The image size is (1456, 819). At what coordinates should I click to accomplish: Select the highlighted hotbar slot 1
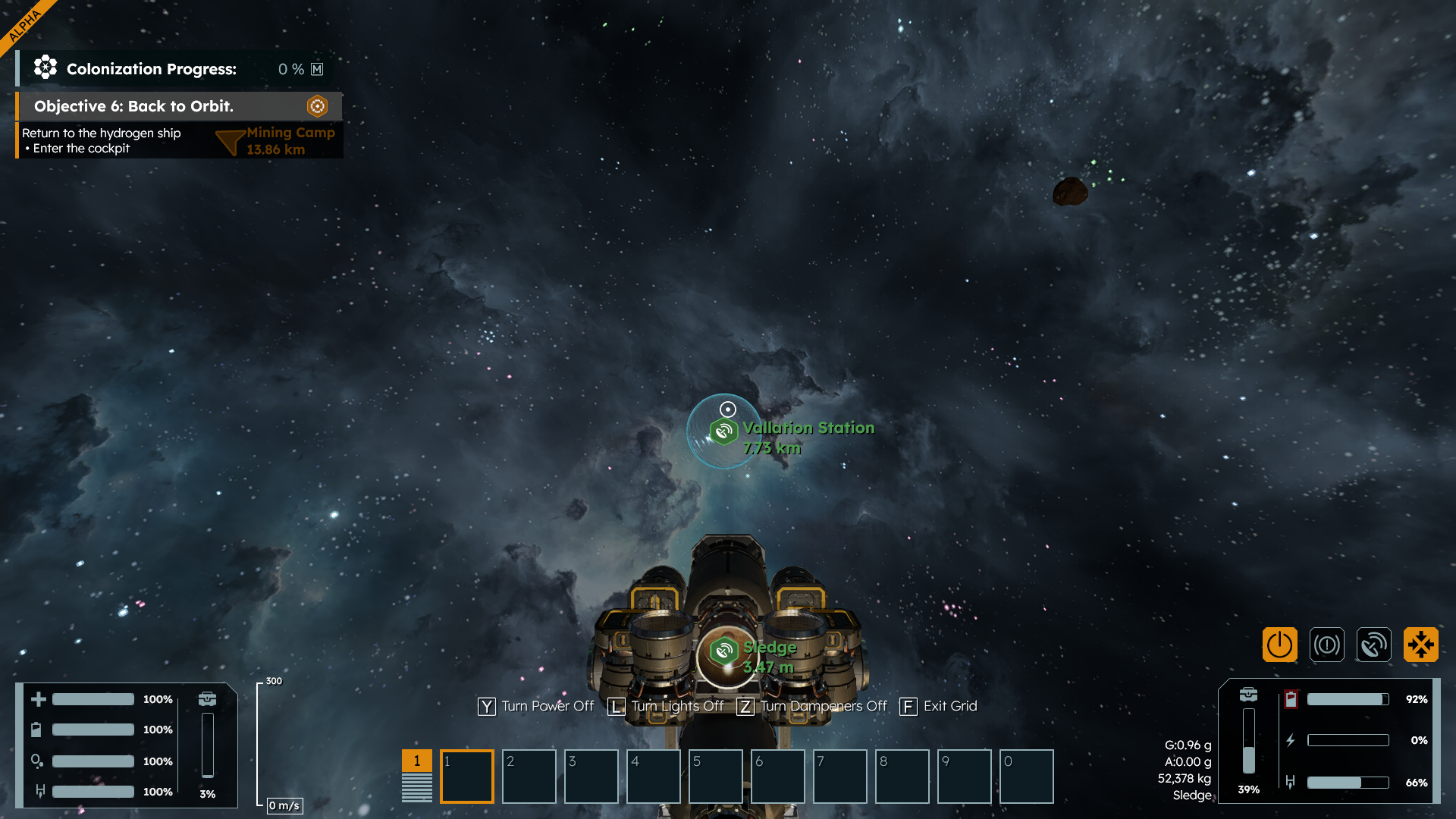coord(467,776)
